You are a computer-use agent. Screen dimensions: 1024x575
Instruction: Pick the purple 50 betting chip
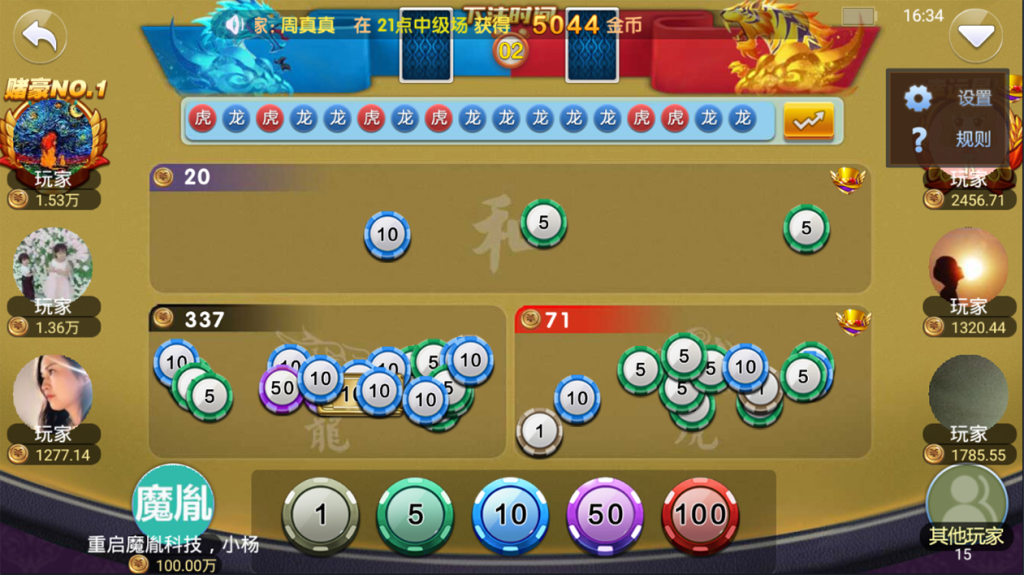coord(605,515)
